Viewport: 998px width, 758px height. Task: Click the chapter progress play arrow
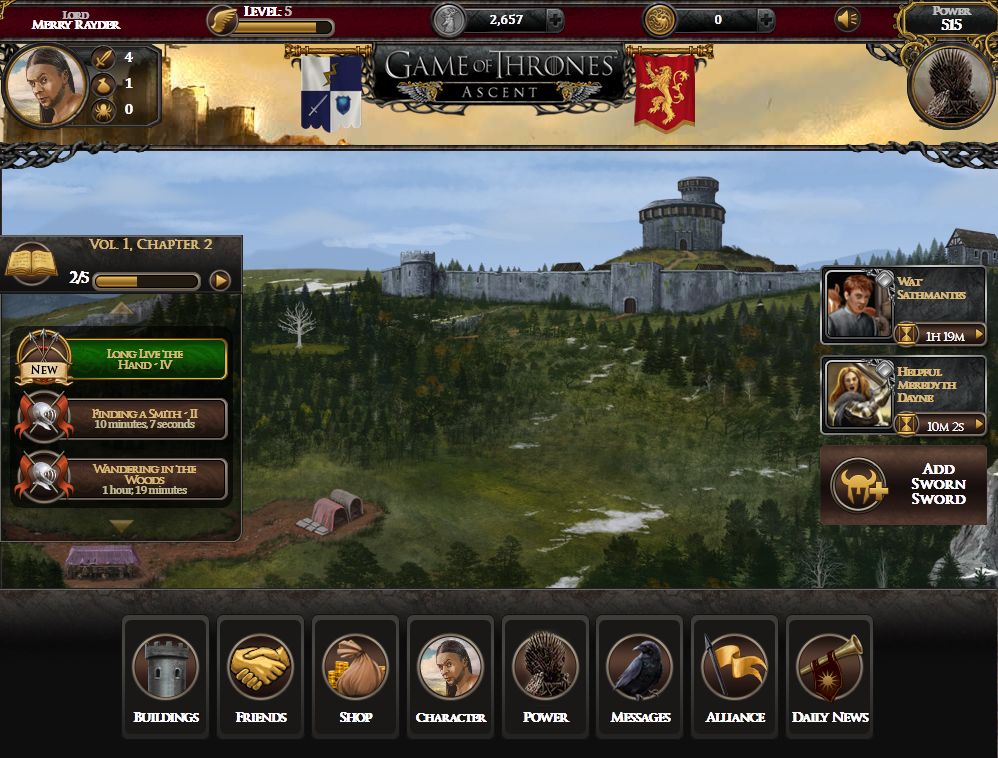[x=220, y=281]
